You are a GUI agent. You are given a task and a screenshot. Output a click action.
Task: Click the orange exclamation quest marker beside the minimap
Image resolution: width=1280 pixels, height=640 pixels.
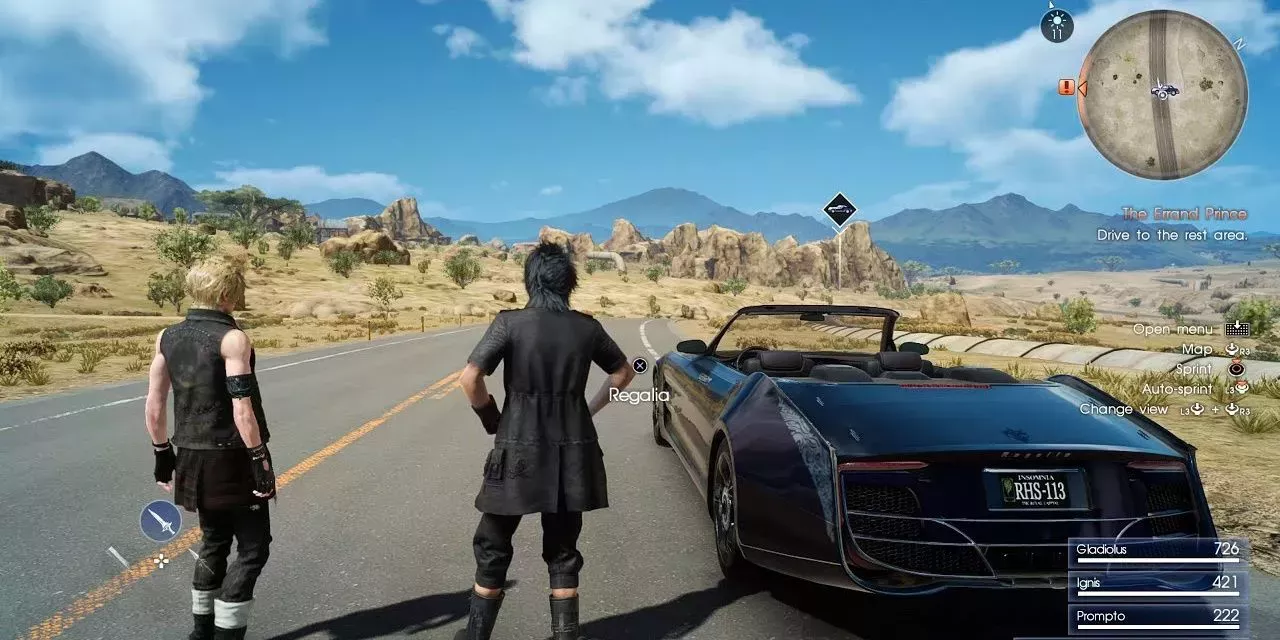[x=1066, y=87]
